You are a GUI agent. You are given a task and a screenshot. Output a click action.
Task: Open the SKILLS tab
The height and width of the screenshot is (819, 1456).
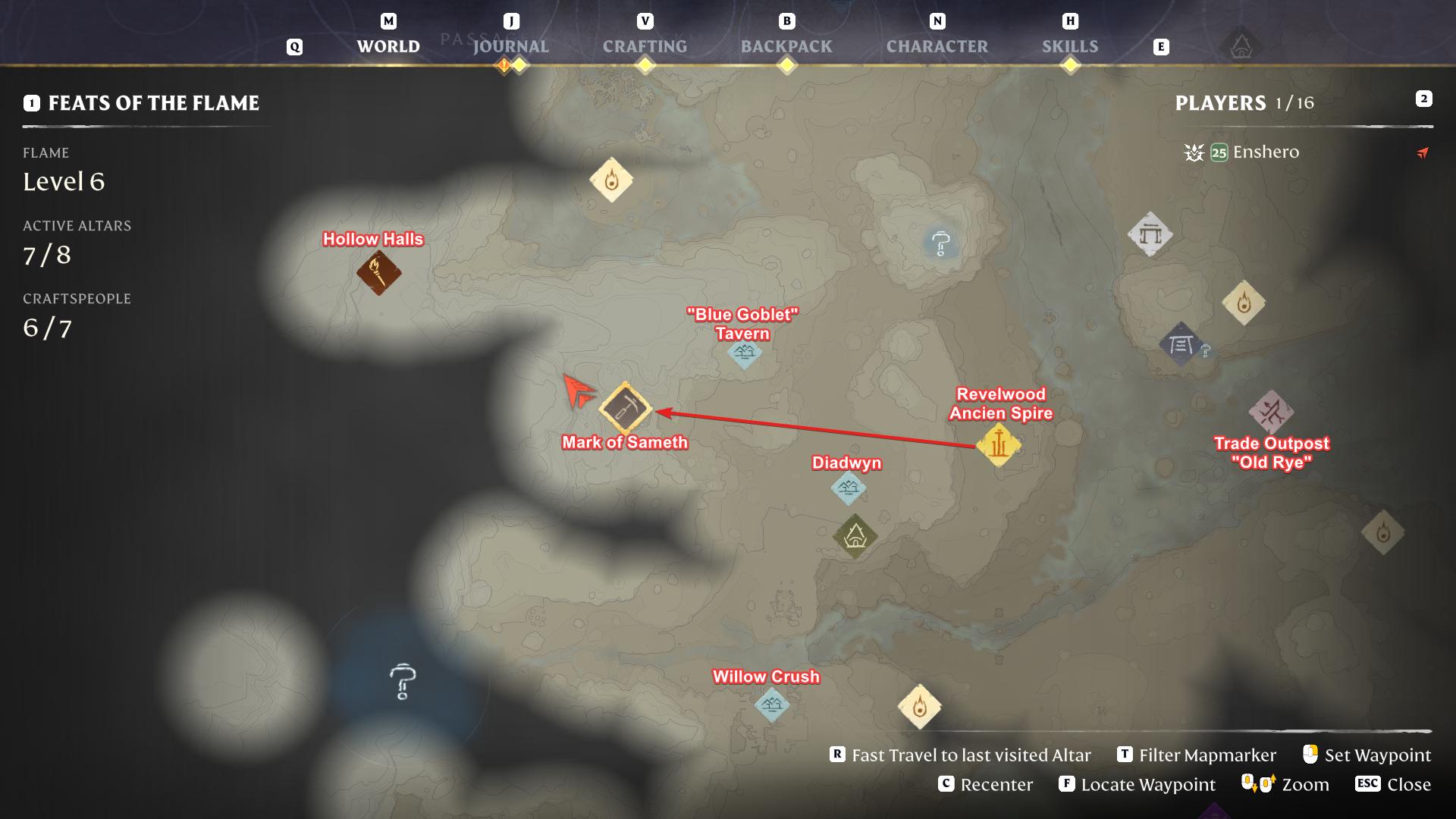pos(1070,46)
